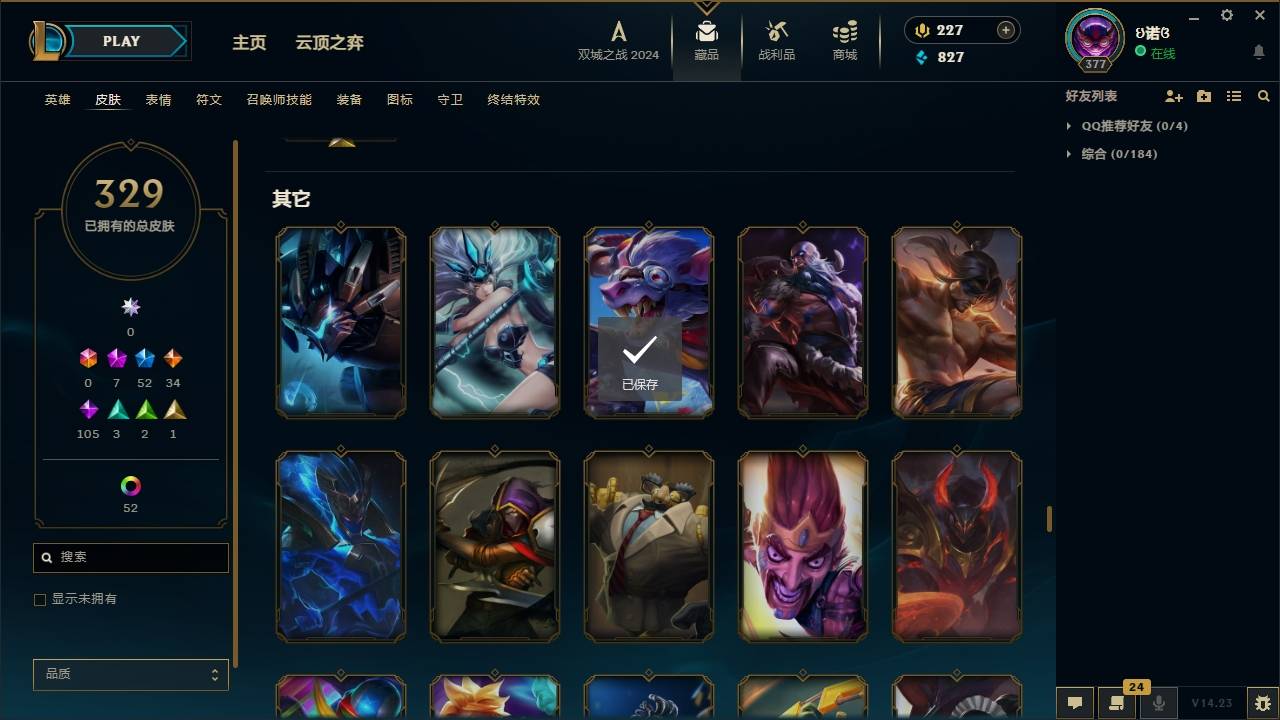This screenshot has height=720, width=1280.
Task: Open the 战利品 loot icon
Action: click(x=776, y=40)
